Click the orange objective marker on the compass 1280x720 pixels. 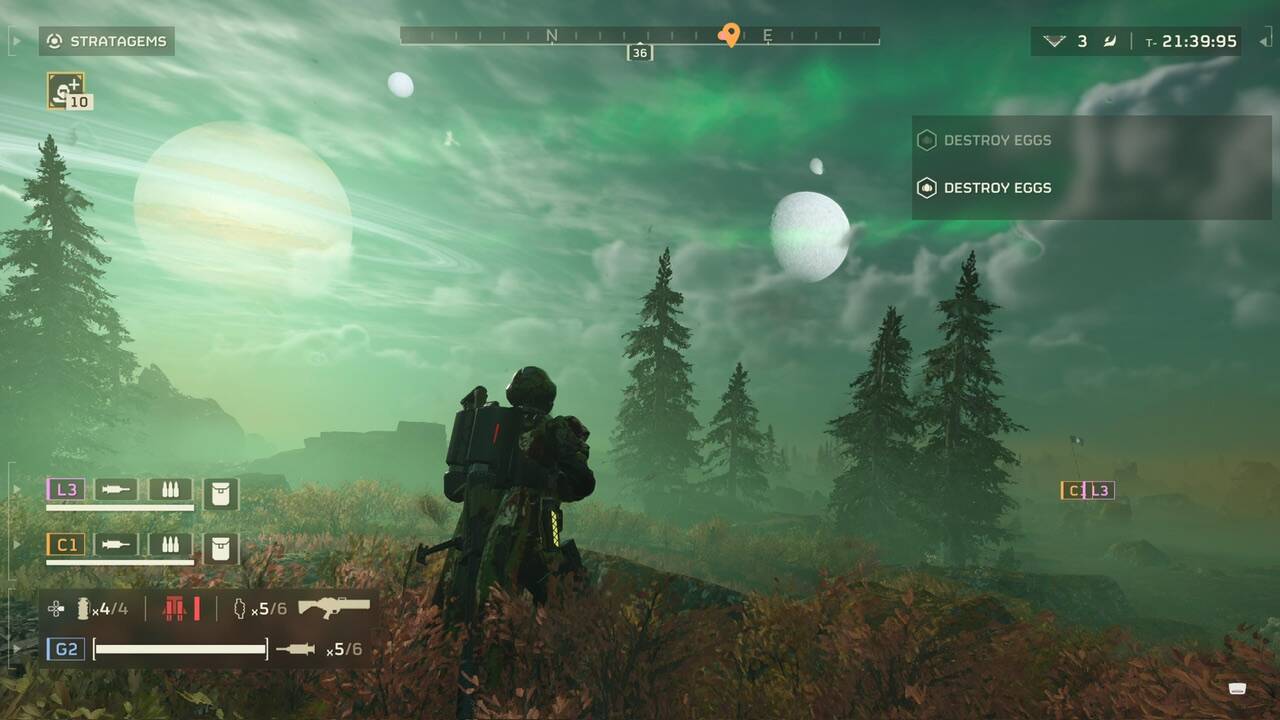730,36
